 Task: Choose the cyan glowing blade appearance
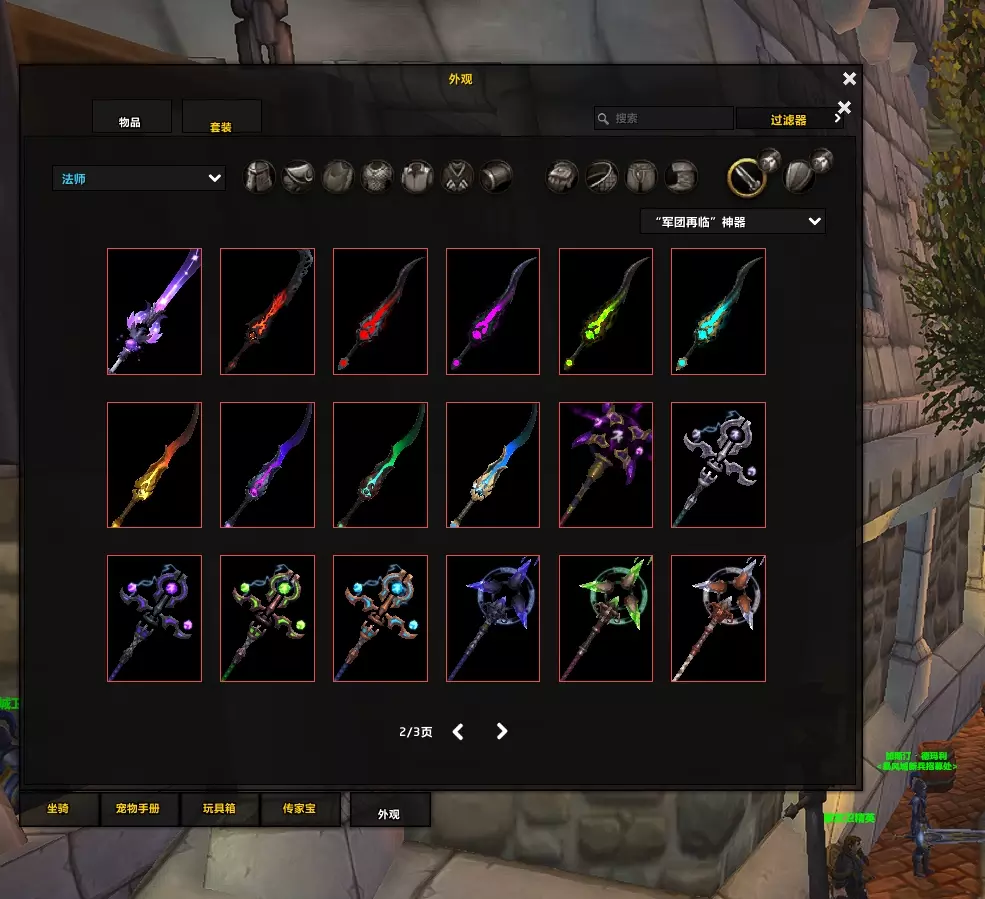click(x=718, y=311)
